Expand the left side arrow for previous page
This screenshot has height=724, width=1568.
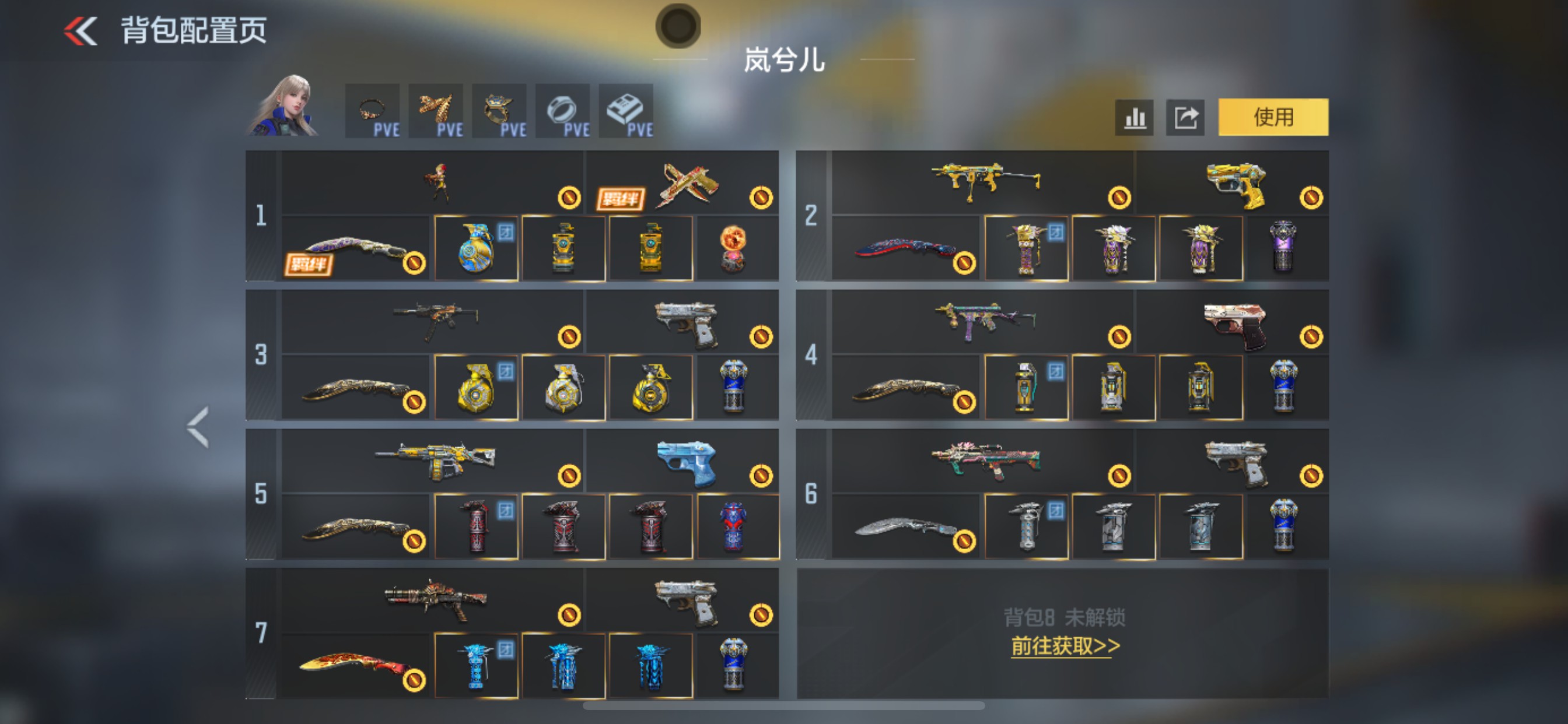196,426
